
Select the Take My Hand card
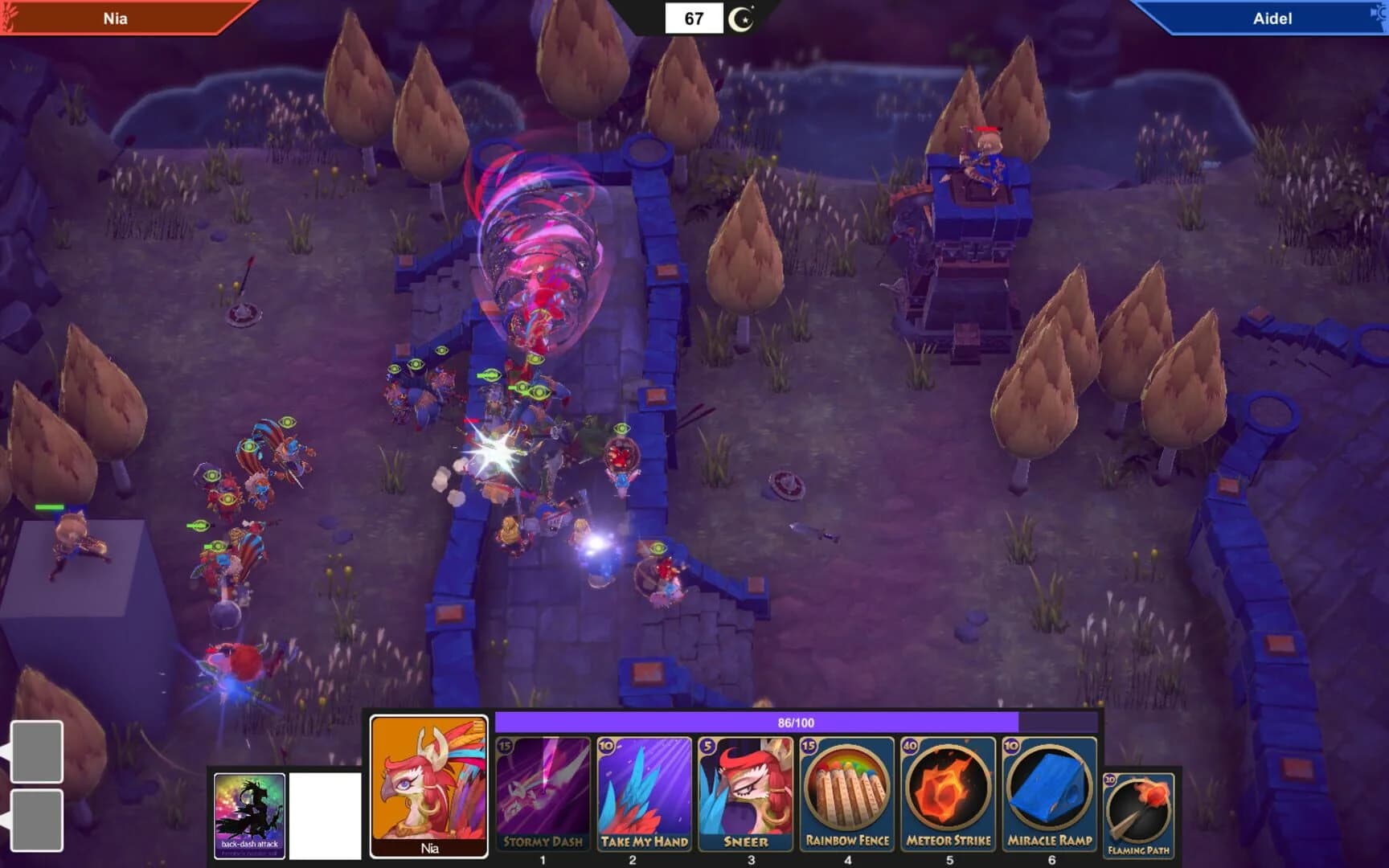tap(643, 796)
